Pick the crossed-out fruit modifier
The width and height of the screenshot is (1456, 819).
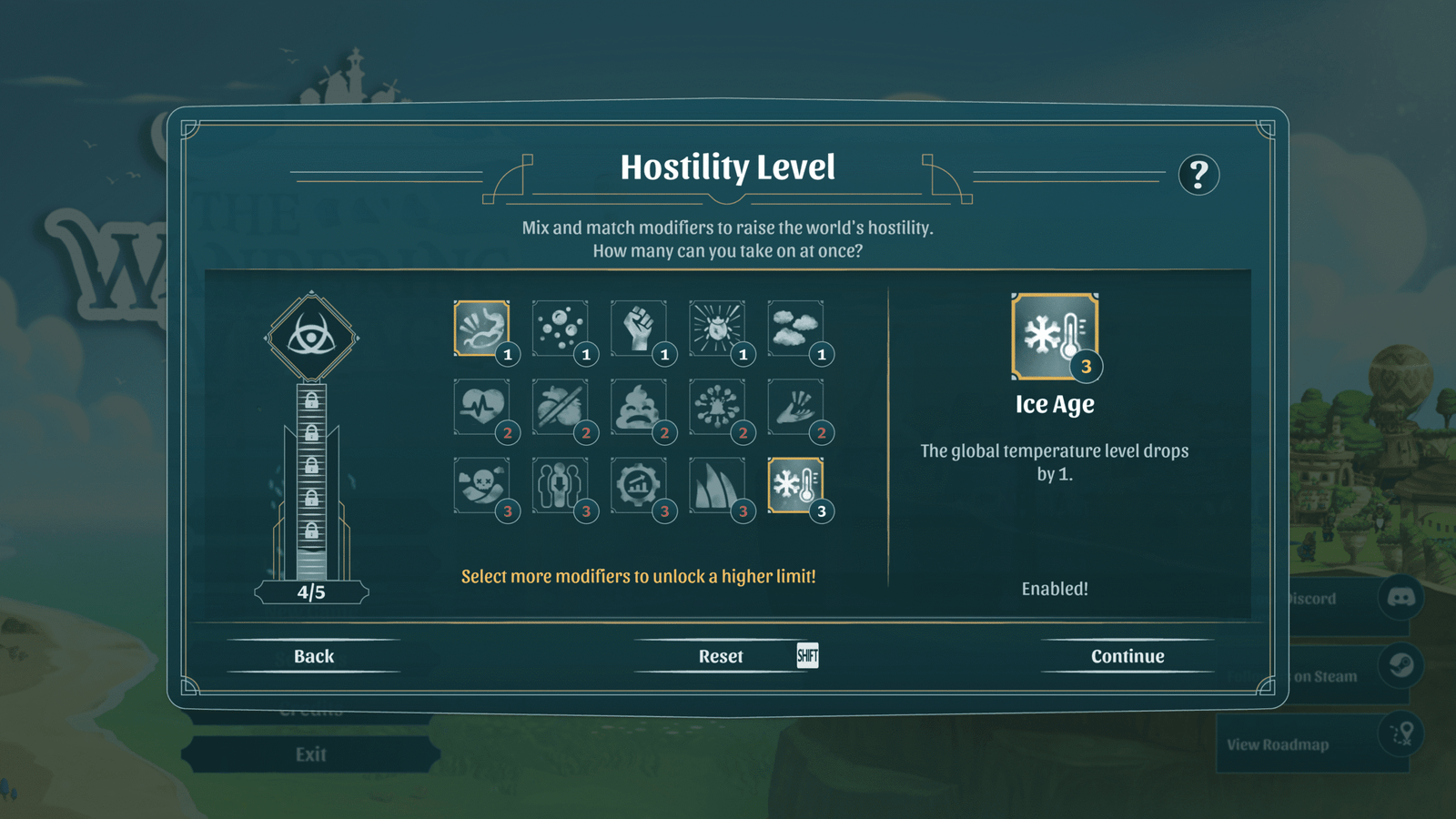pos(560,407)
